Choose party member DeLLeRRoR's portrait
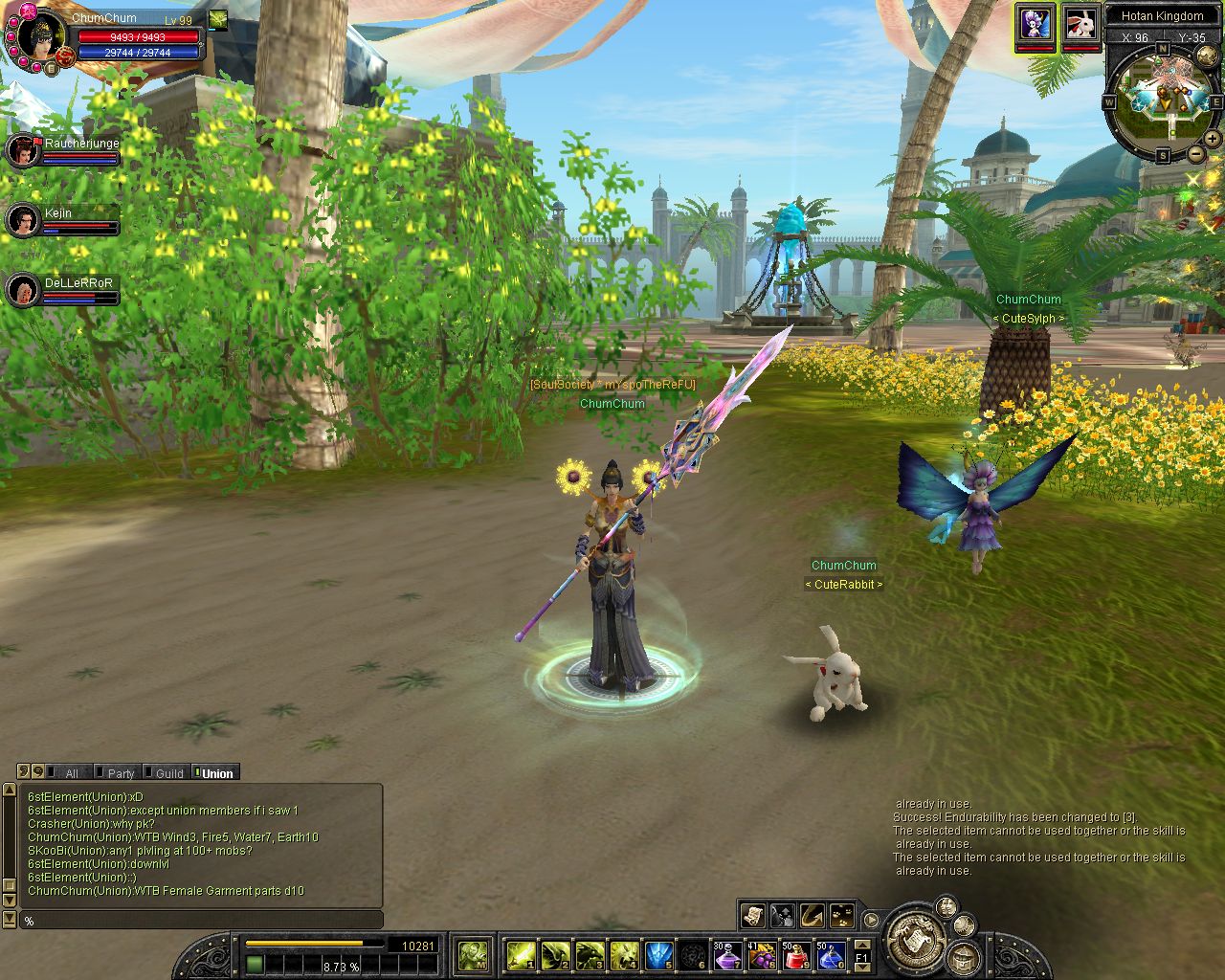This screenshot has width=1225, height=980. [x=22, y=290]
